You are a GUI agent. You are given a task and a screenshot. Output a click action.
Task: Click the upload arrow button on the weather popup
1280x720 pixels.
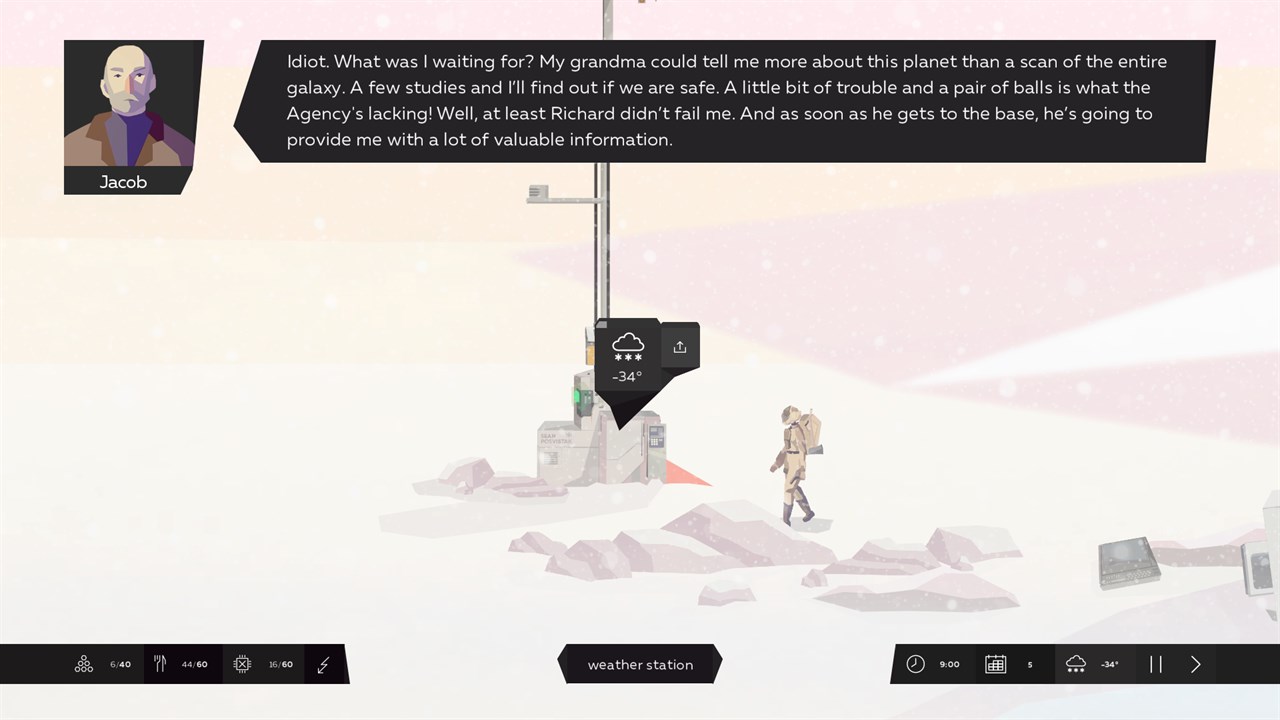[x=680, y=347]
